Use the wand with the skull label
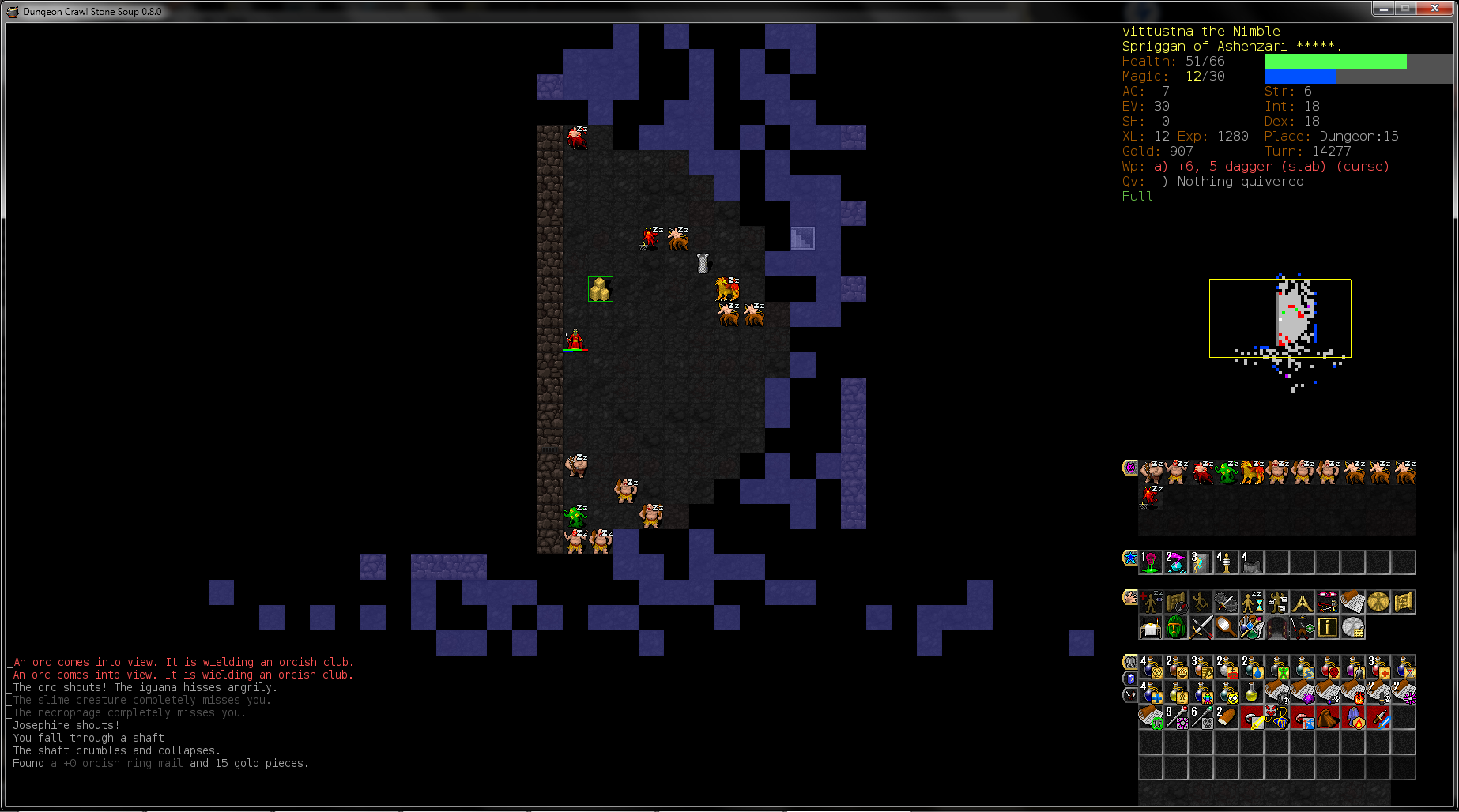This screenshot has height=812, width=1459. tap(1201, 717)
